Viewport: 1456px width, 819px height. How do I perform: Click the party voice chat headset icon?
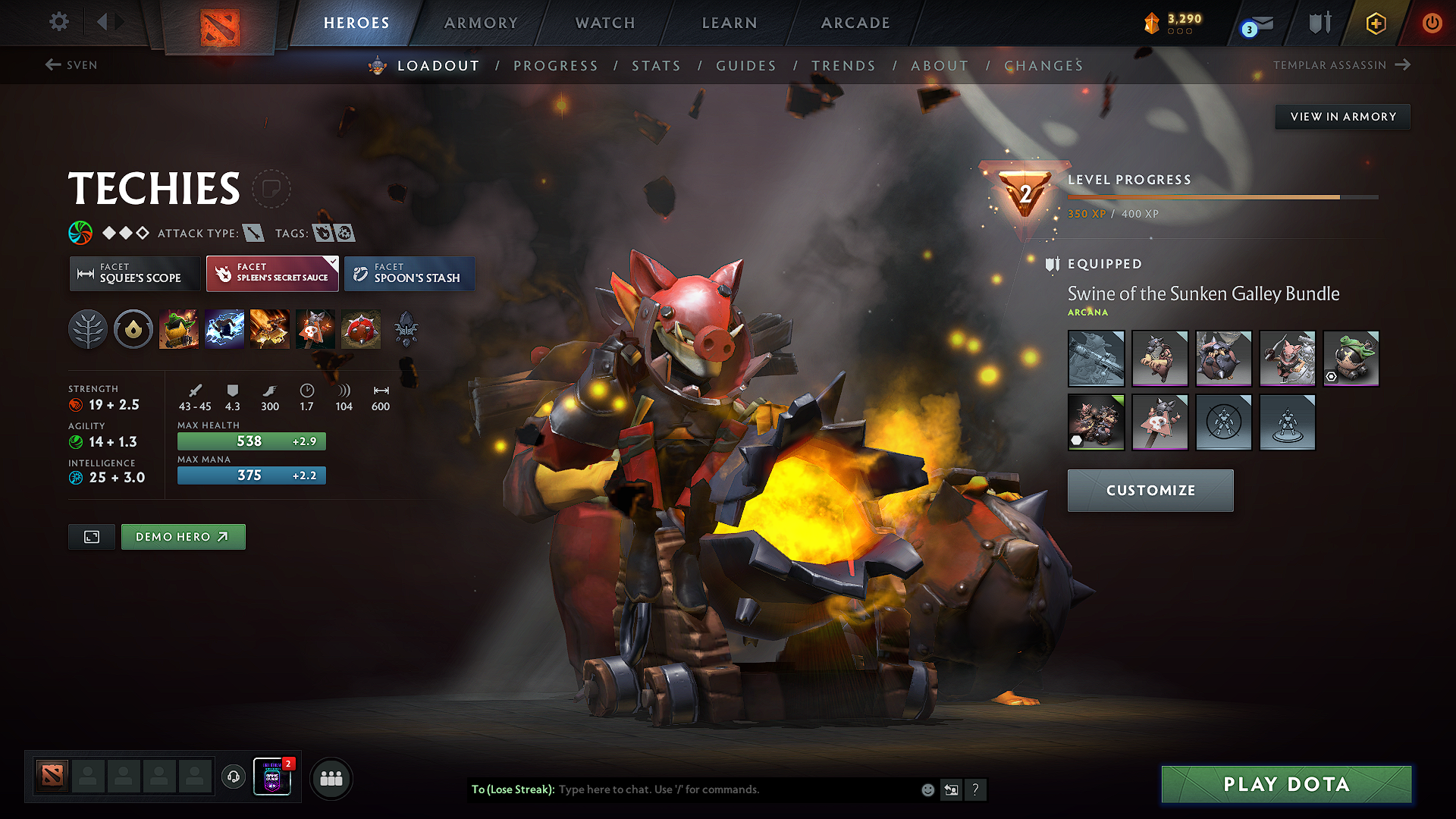[233, 777]
